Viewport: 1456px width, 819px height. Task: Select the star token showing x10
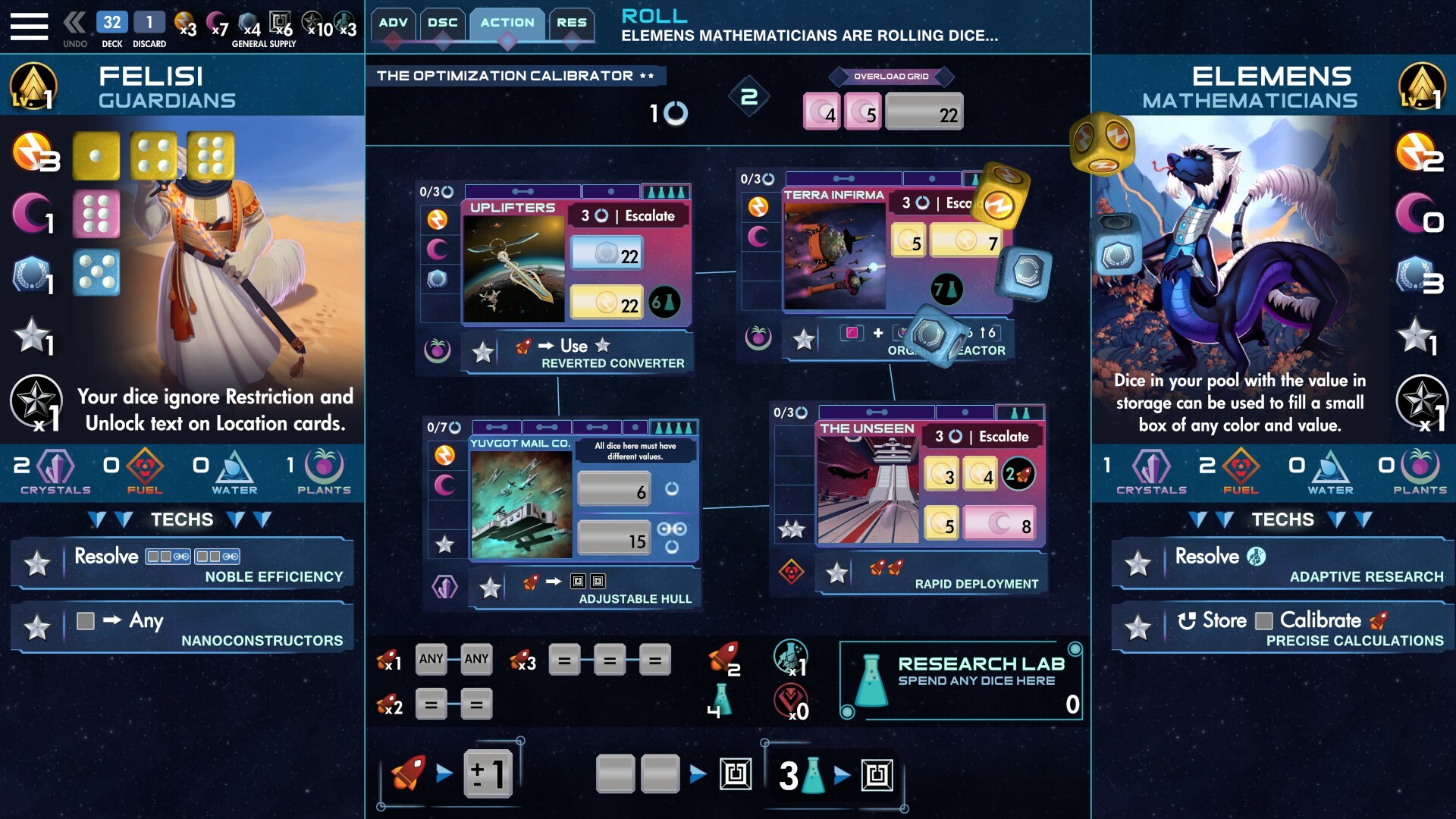[312, 21]
